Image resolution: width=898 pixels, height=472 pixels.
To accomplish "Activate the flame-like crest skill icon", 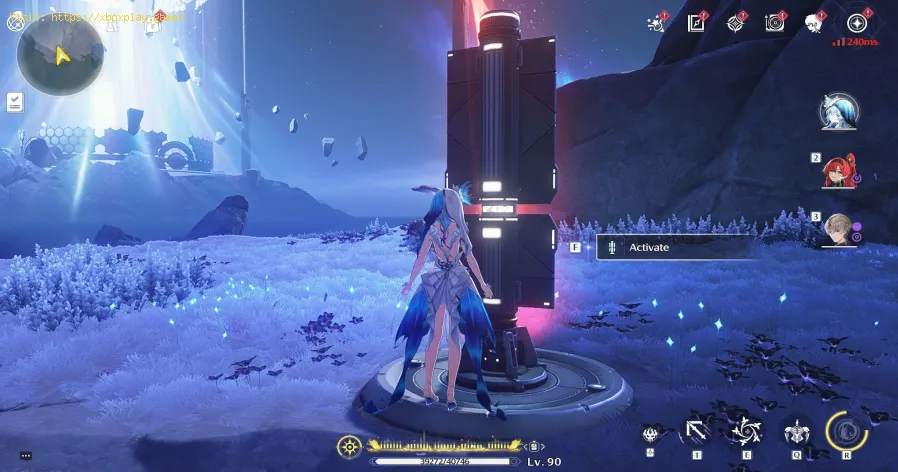I will (652, 434).
